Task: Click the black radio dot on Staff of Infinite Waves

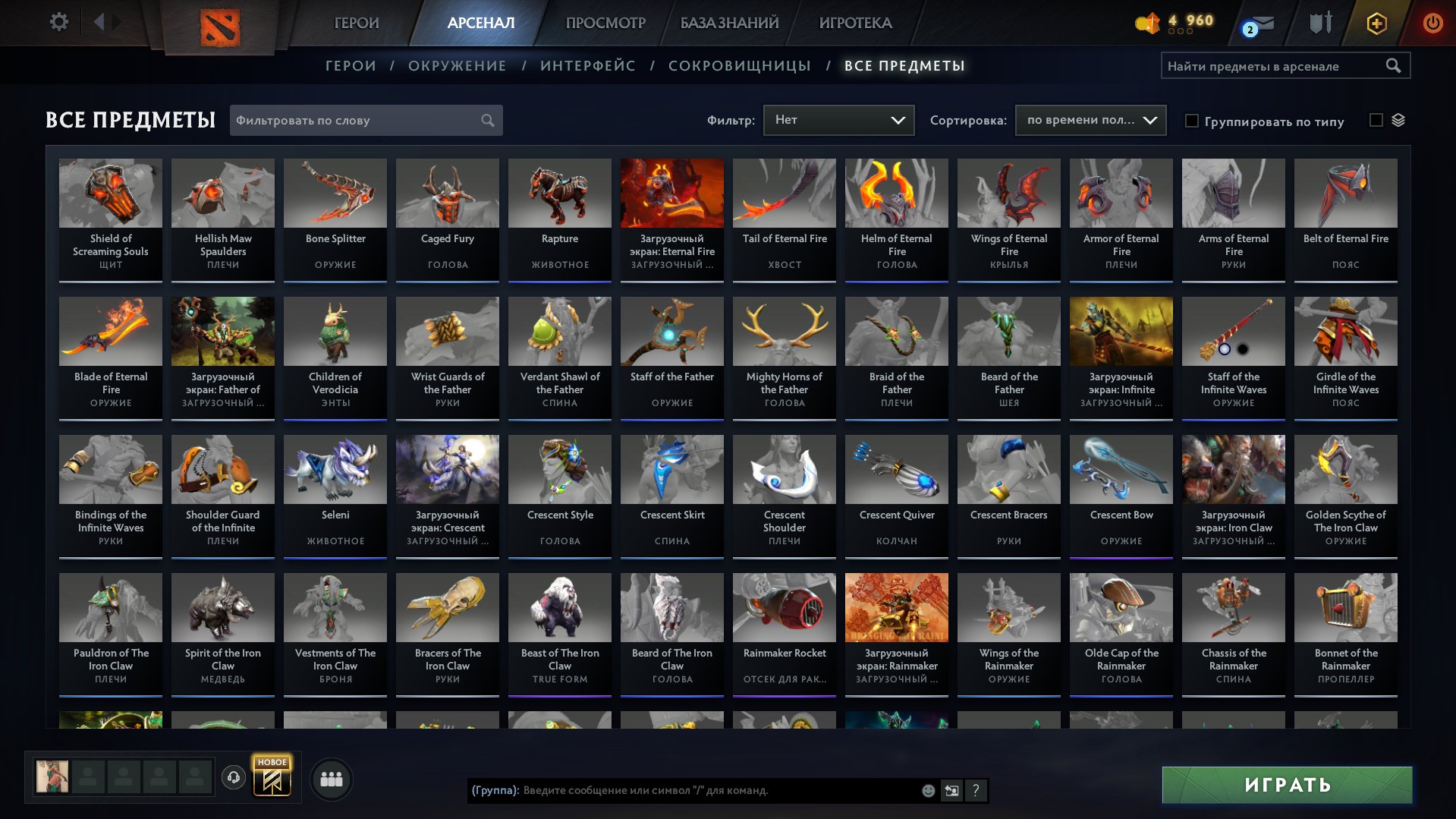Action: (x=1242, y=349)
